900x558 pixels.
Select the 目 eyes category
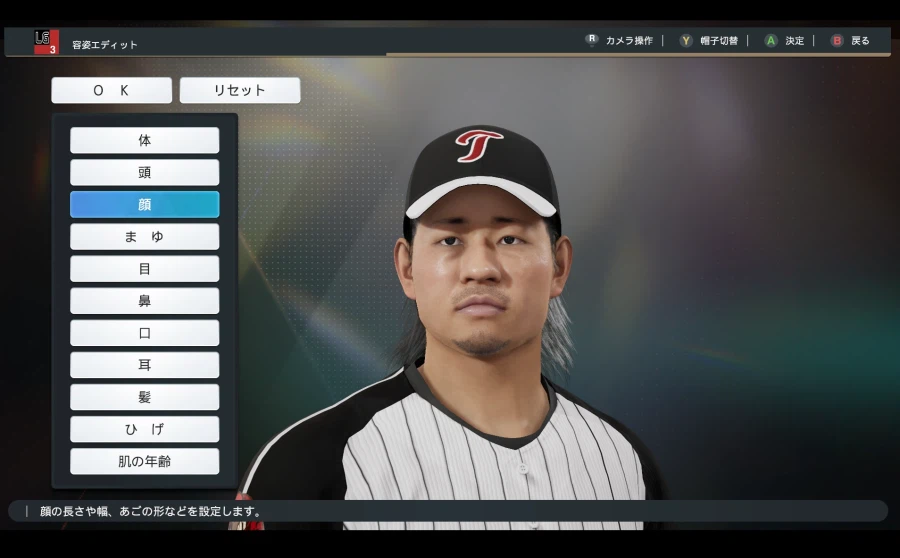pyautogui.click(x=144, y=268)
